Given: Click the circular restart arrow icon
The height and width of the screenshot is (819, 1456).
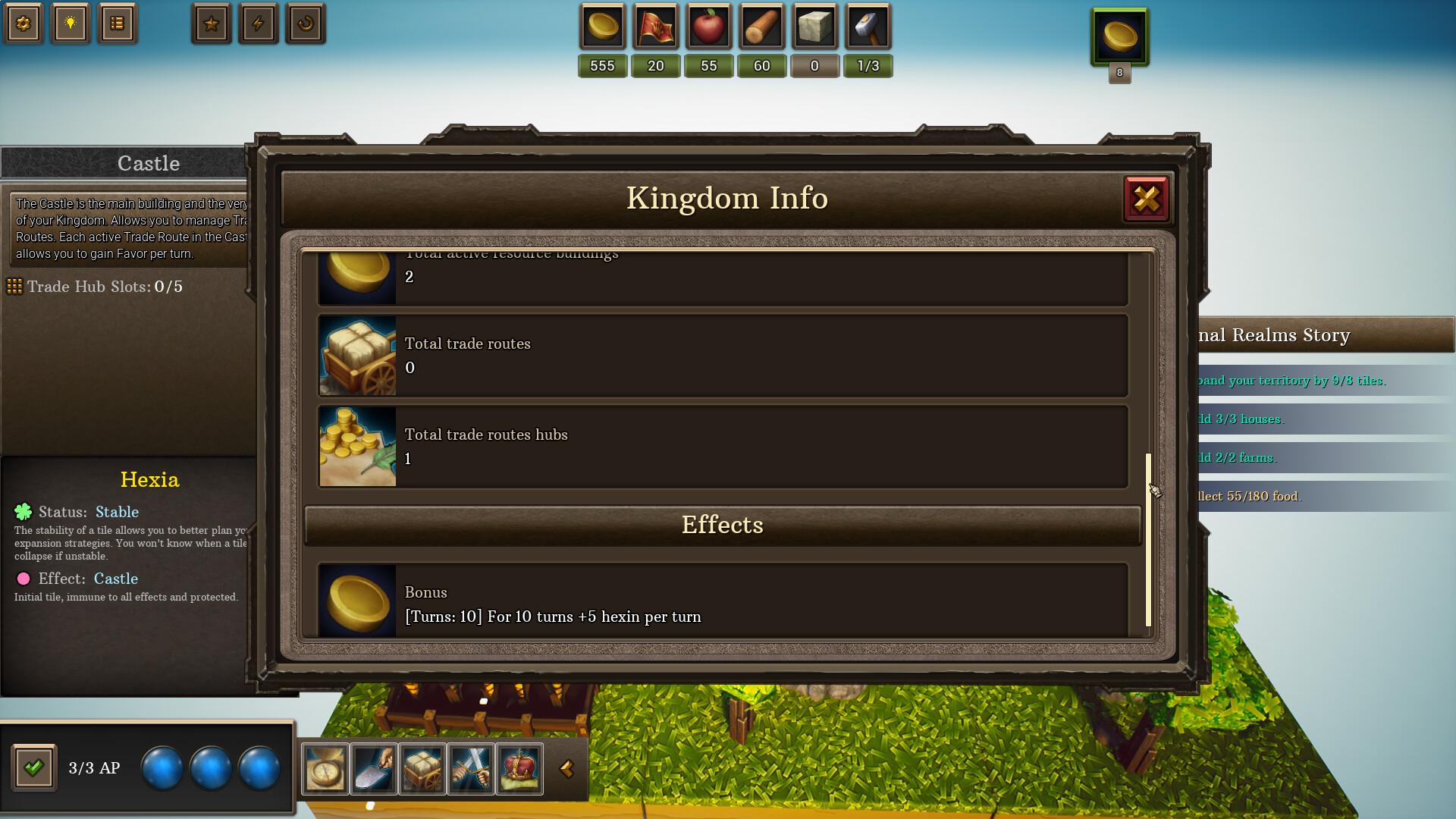Looking at the screenshot, I should tap(305, 24).
